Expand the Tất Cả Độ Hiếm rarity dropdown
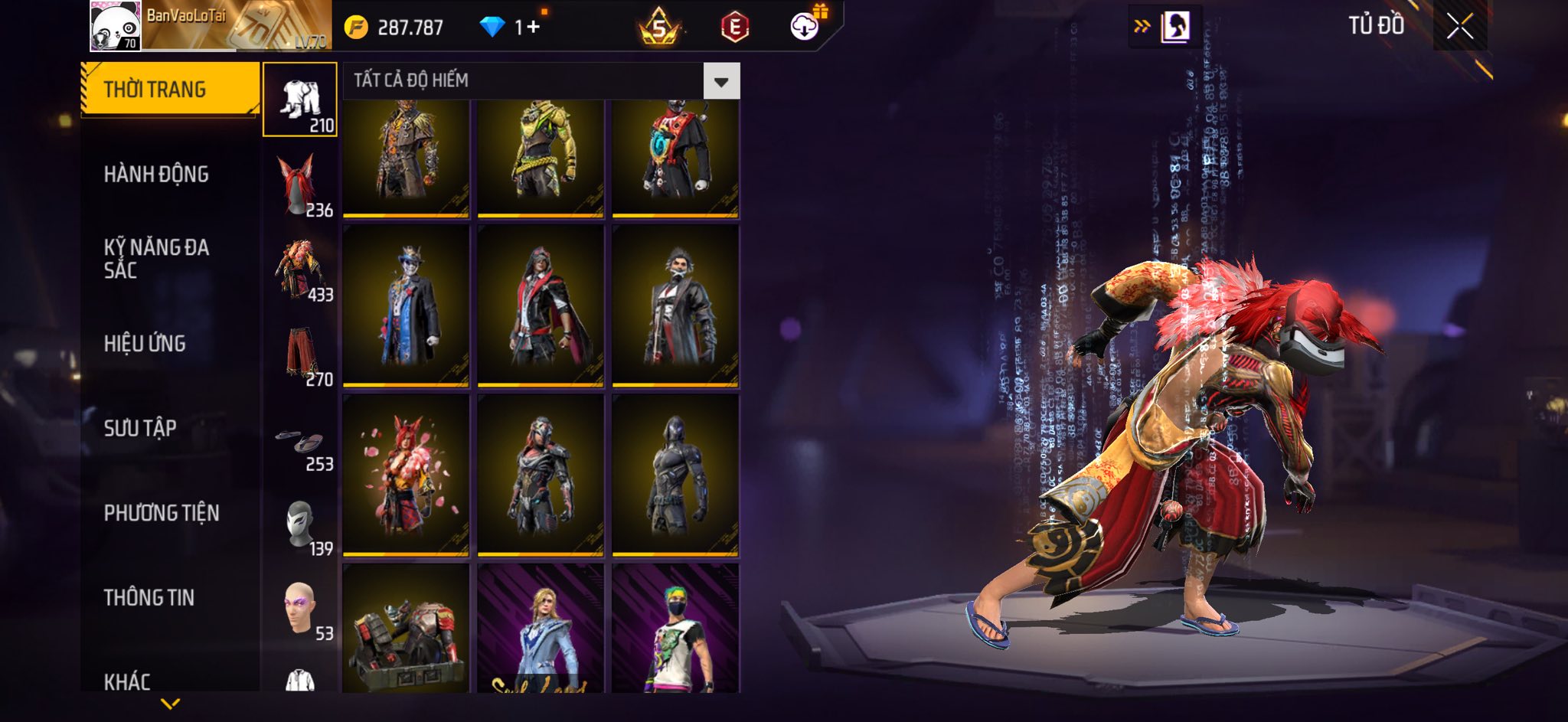The height and width of the screenshot is (722, 1568). 721,81
